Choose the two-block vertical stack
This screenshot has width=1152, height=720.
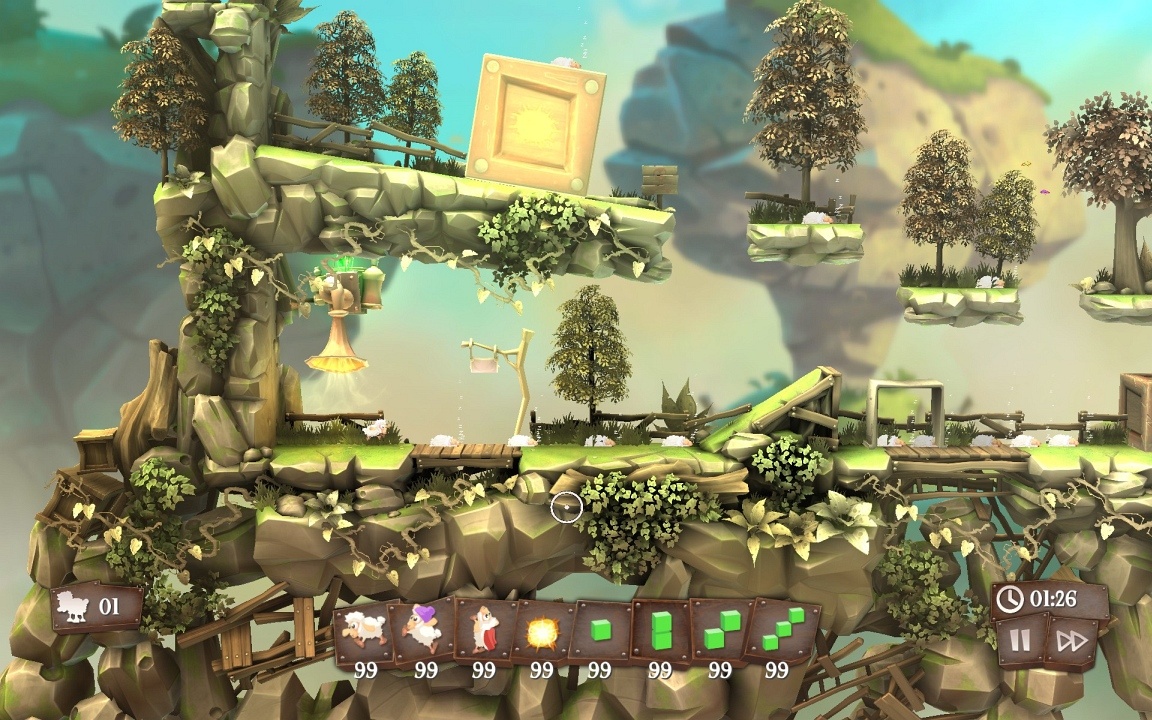pyautogui.click(x=660, y=632)
